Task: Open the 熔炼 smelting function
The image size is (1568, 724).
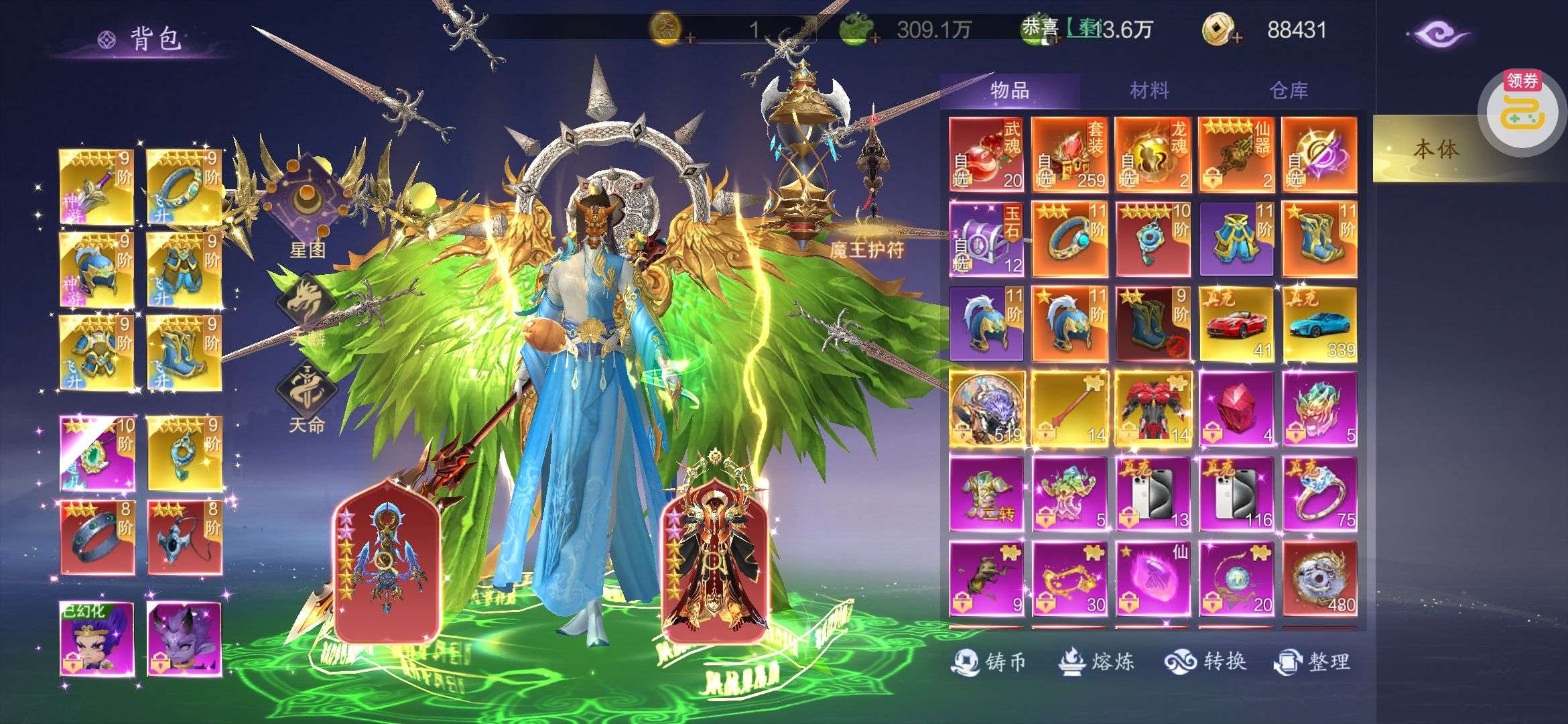Action: click(x=1096, y=662)
